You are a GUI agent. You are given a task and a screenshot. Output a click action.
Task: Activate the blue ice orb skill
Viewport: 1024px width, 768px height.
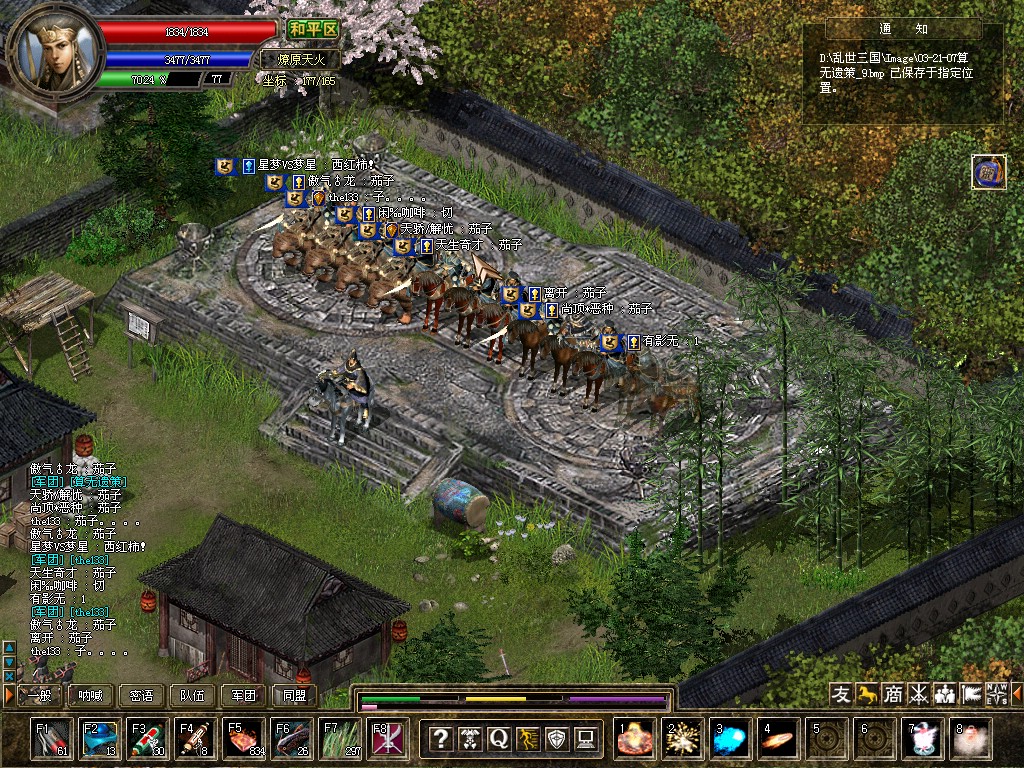coord(731,738)
